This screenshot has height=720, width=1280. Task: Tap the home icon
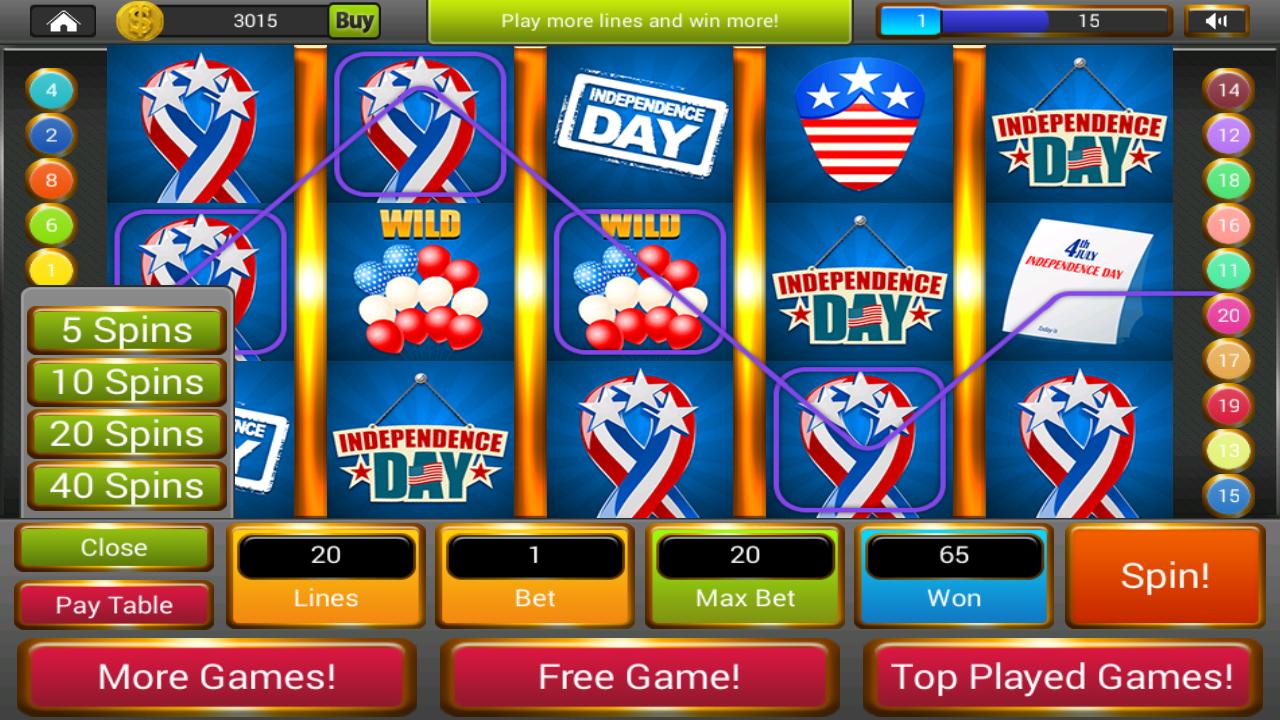click(63, 20)
